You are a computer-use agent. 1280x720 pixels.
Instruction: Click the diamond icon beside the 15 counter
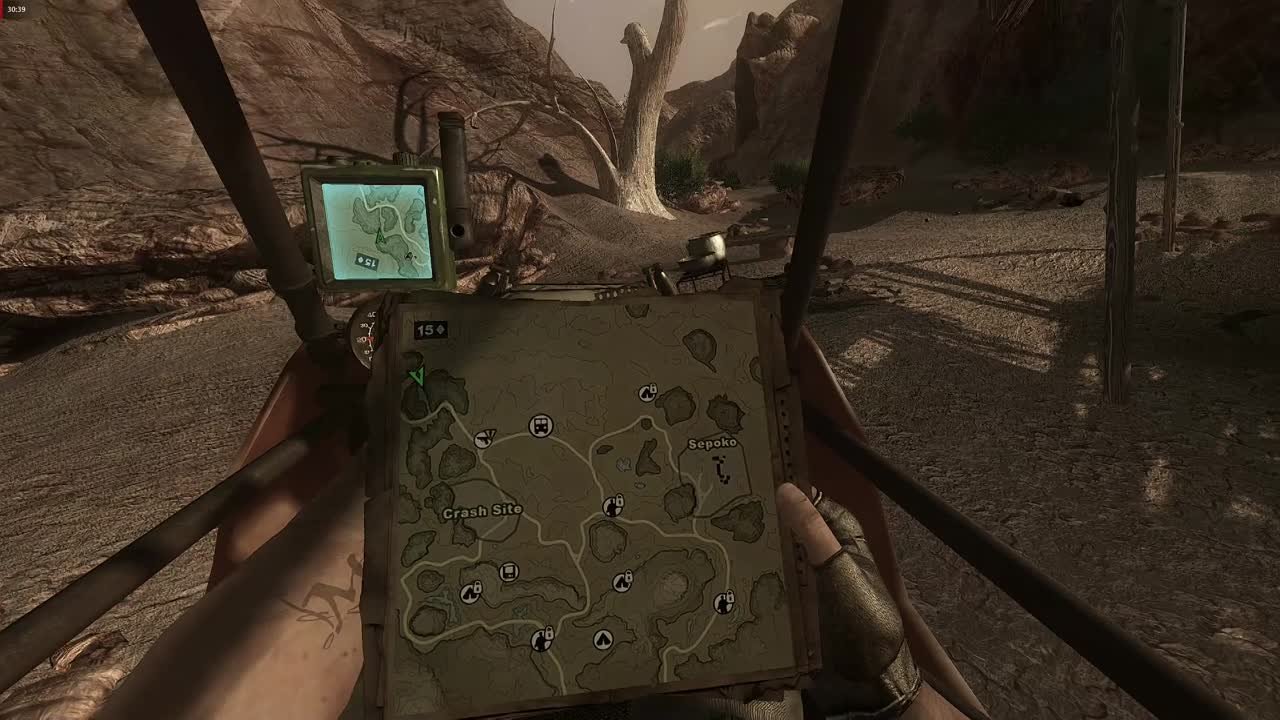[440, 330]
